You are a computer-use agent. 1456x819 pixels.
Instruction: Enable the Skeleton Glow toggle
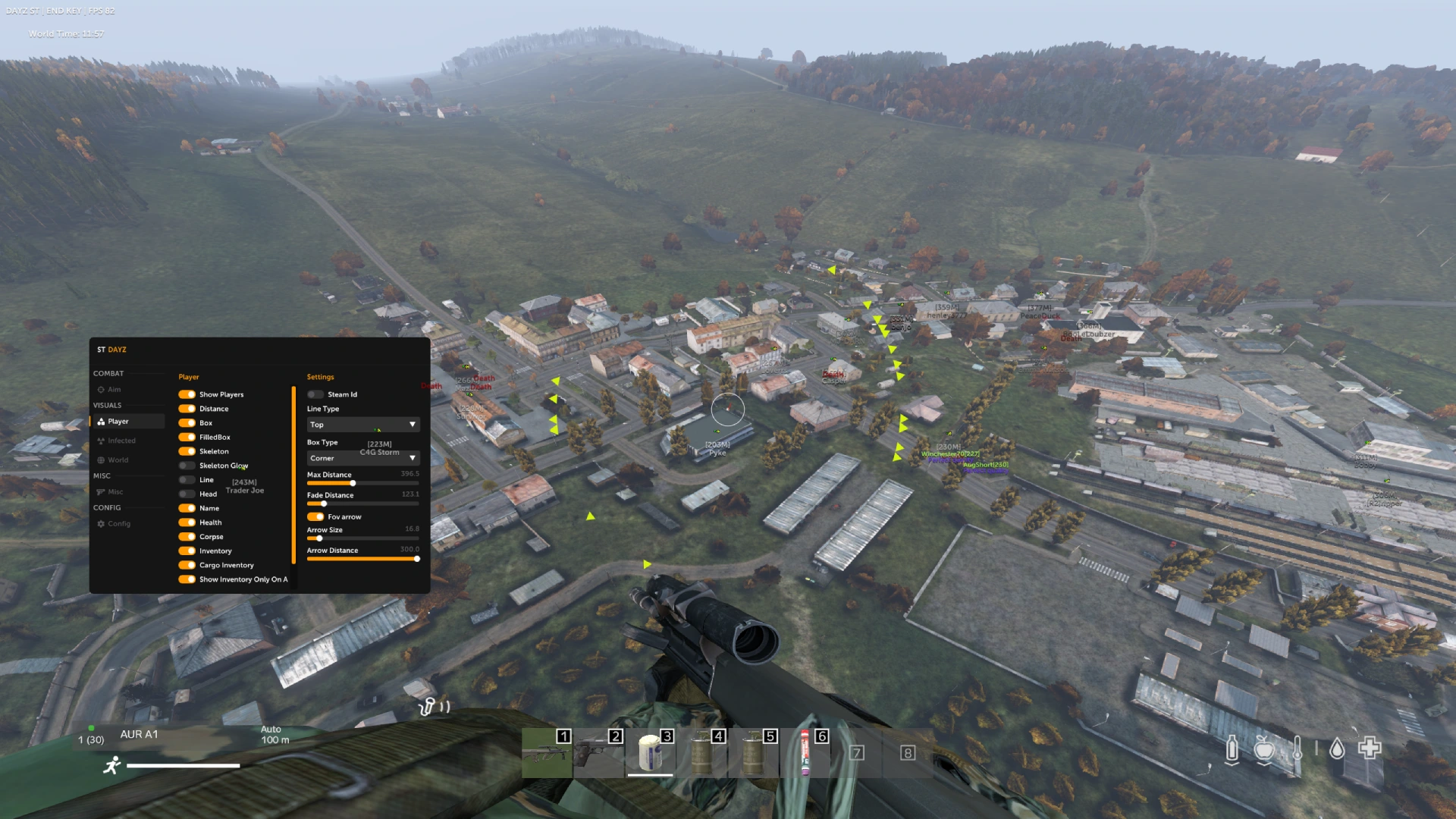coord(187,465)
